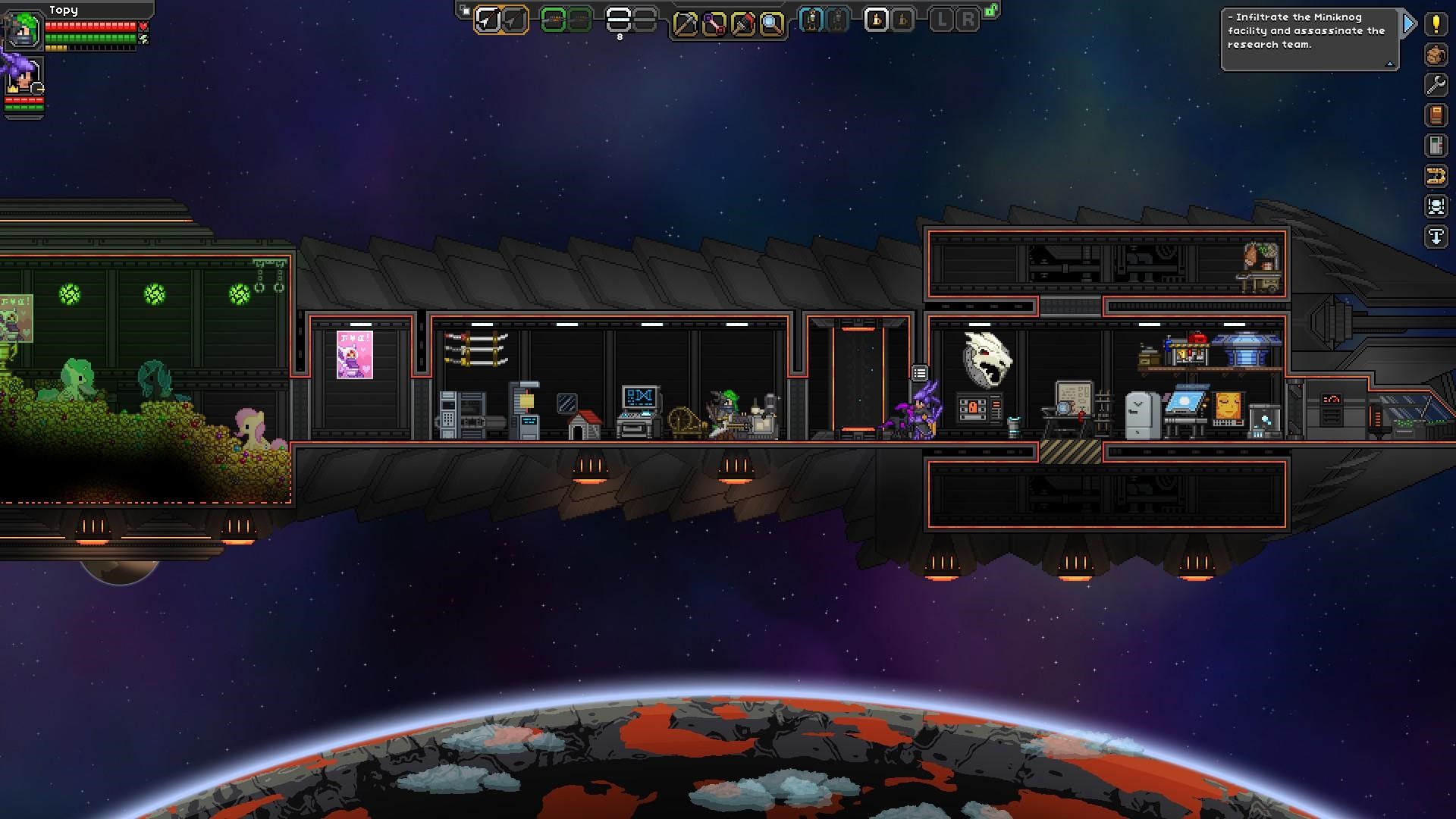Choose the blue-framed figure hotbar slot
This screenshot has height=819, width=1456.
tap(811, 20)
